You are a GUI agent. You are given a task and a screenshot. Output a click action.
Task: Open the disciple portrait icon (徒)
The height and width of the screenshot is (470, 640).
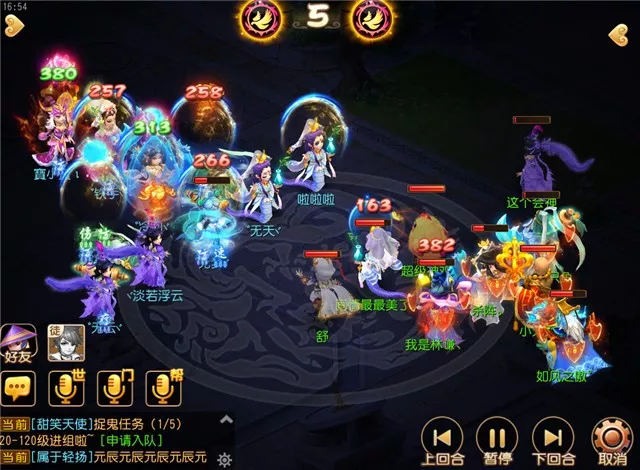pyautogui.click(x=64, y=343)
